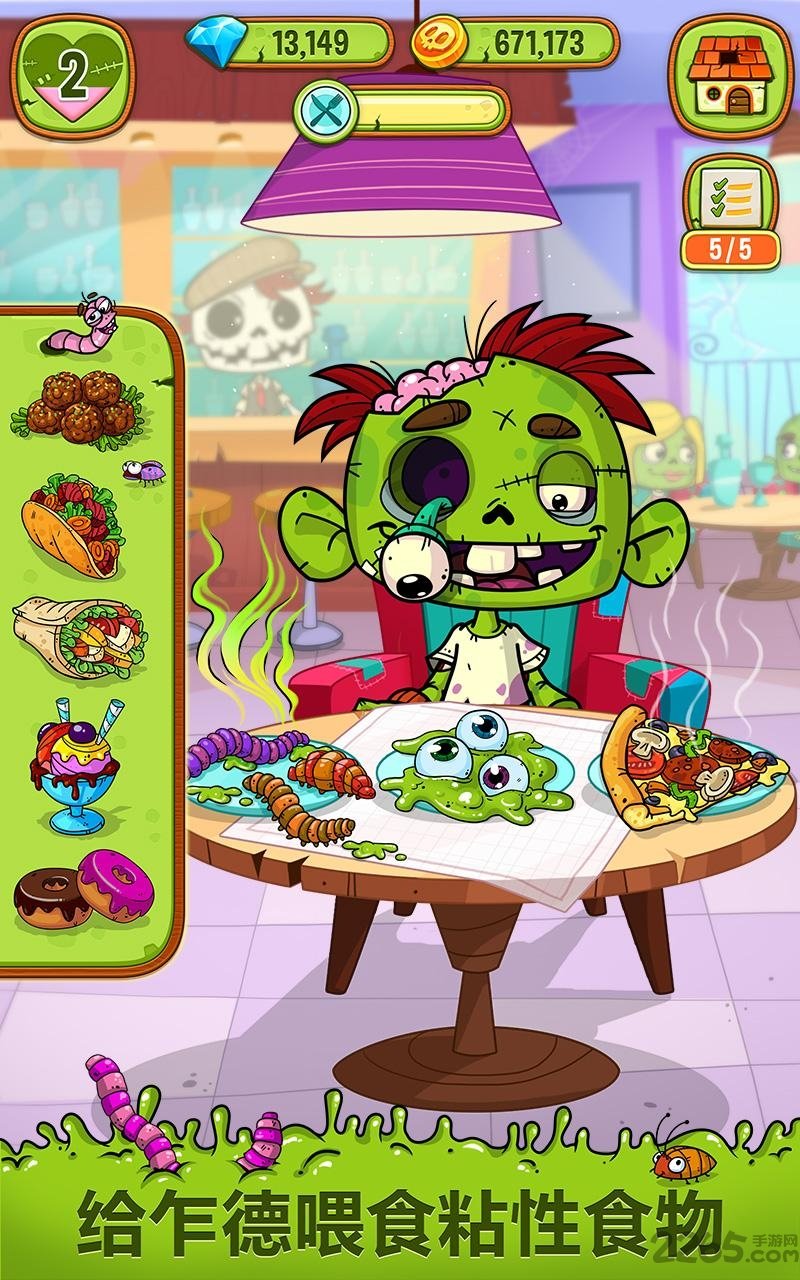Viewport: 800px width, 1280px height.
Task: Choose the donuts food item
Action: coord(83,888)
